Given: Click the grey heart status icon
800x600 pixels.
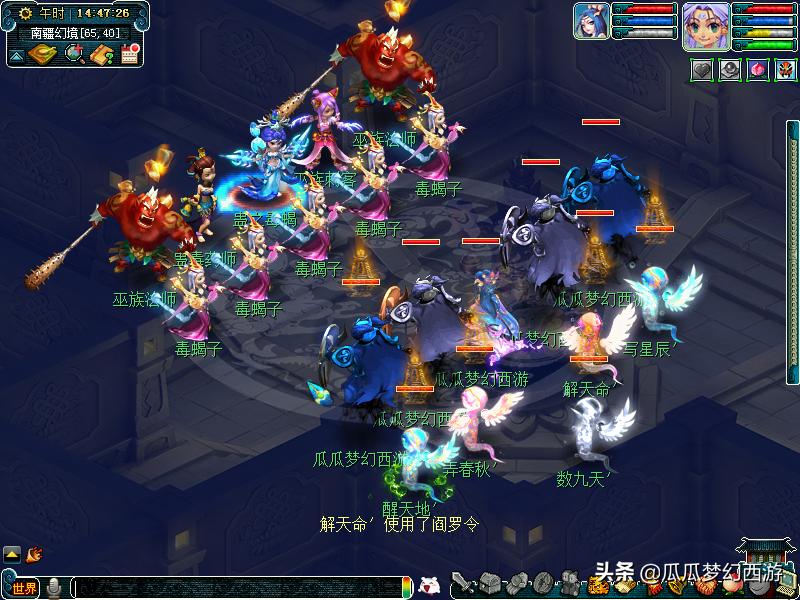Looking at the screenshot, I should pos(701,70).
